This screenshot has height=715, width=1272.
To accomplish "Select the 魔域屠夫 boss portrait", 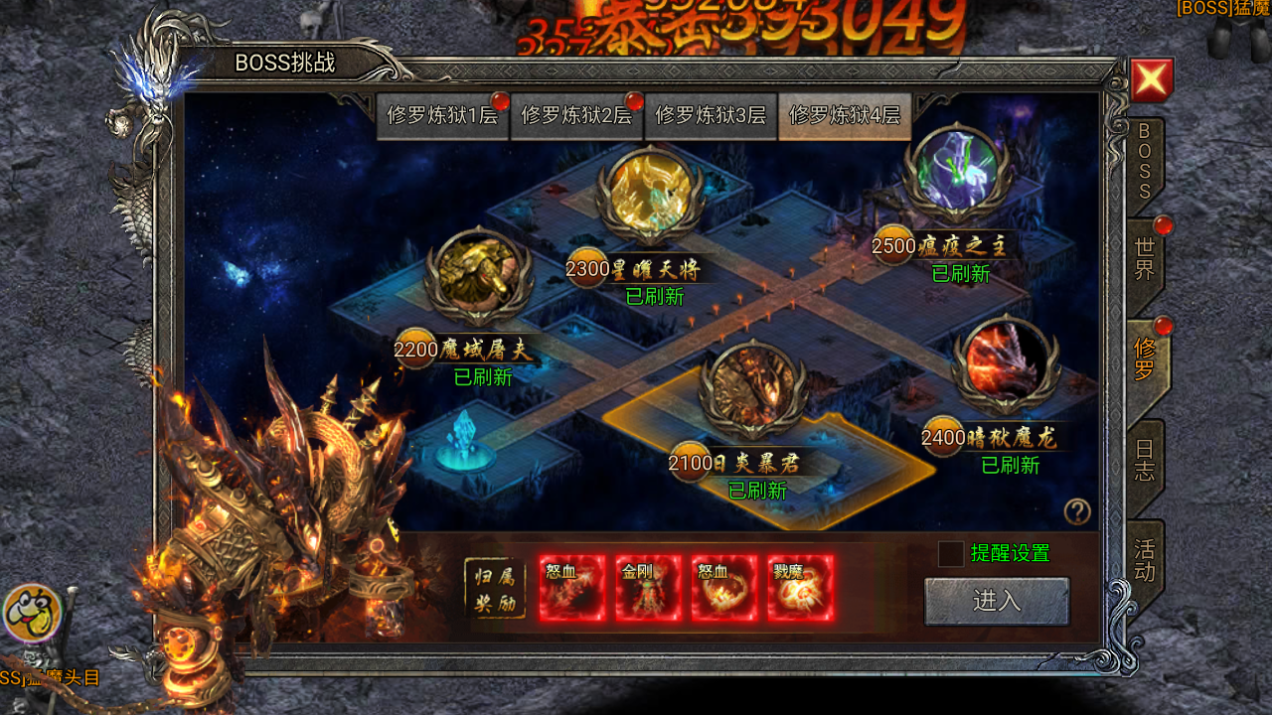I will (478, 279).
